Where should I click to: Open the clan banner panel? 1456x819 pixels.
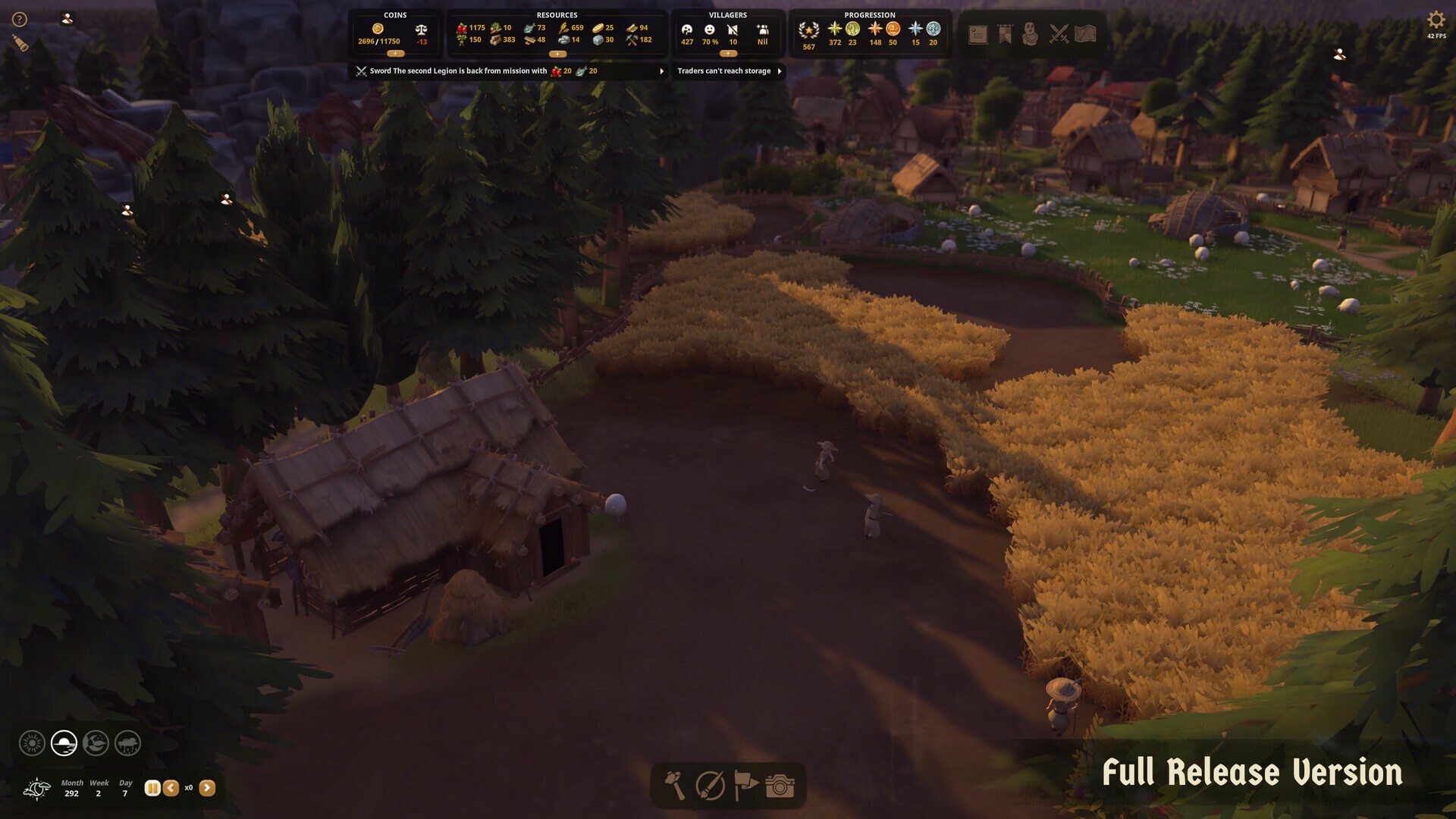pos(1004,34)
